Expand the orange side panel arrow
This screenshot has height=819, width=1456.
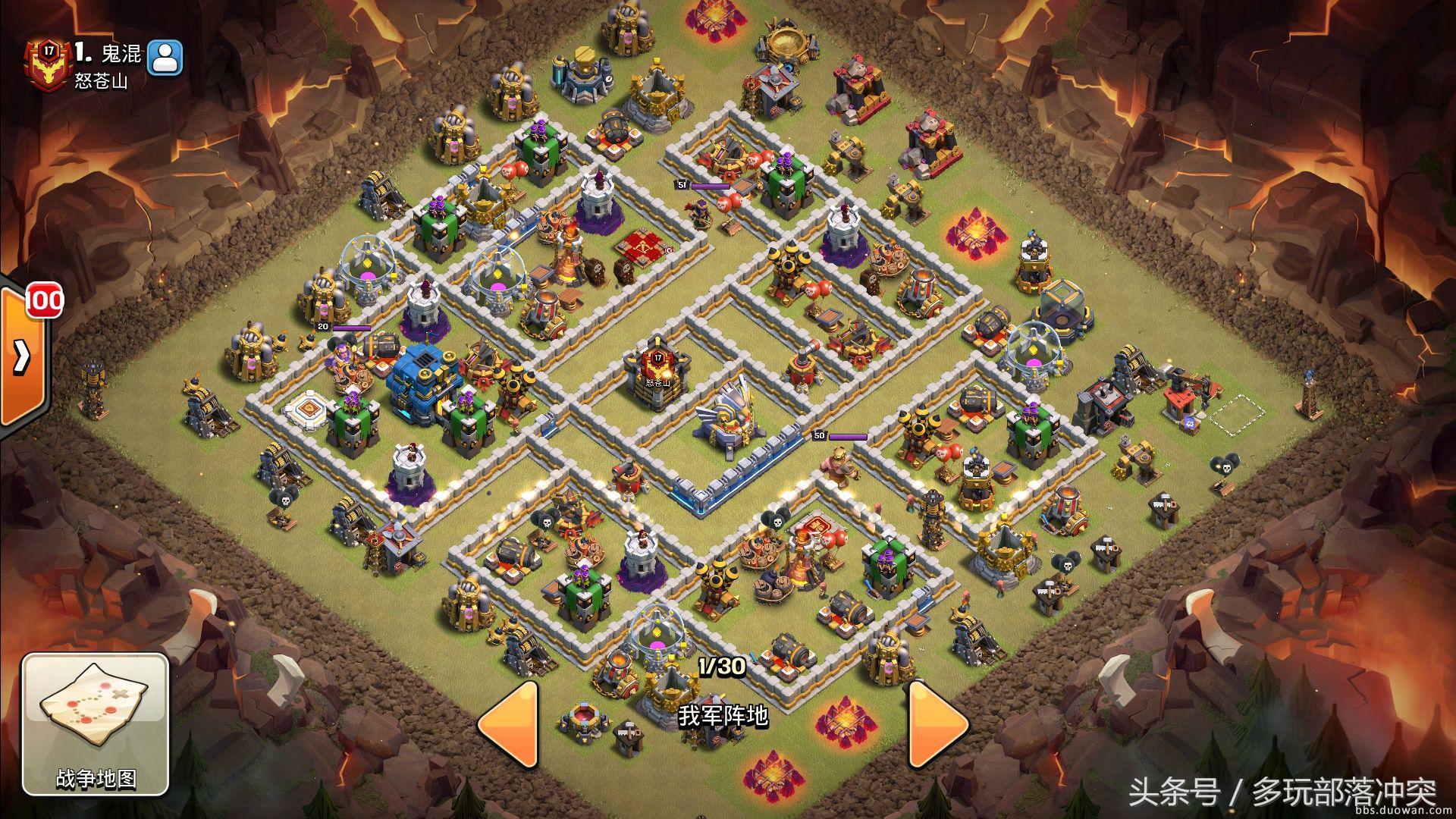[x=20, y=355]
